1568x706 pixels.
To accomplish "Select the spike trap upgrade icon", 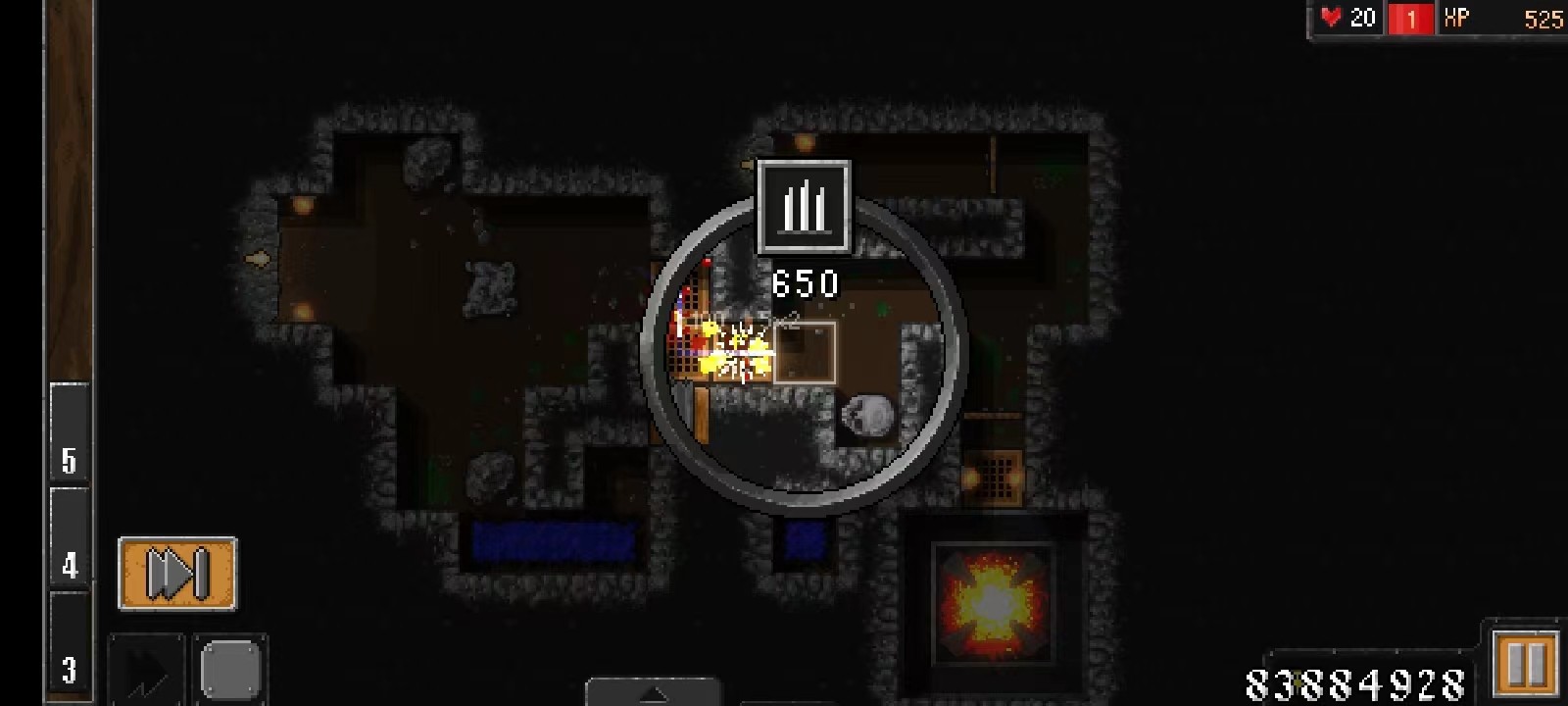I will (804, 208).
